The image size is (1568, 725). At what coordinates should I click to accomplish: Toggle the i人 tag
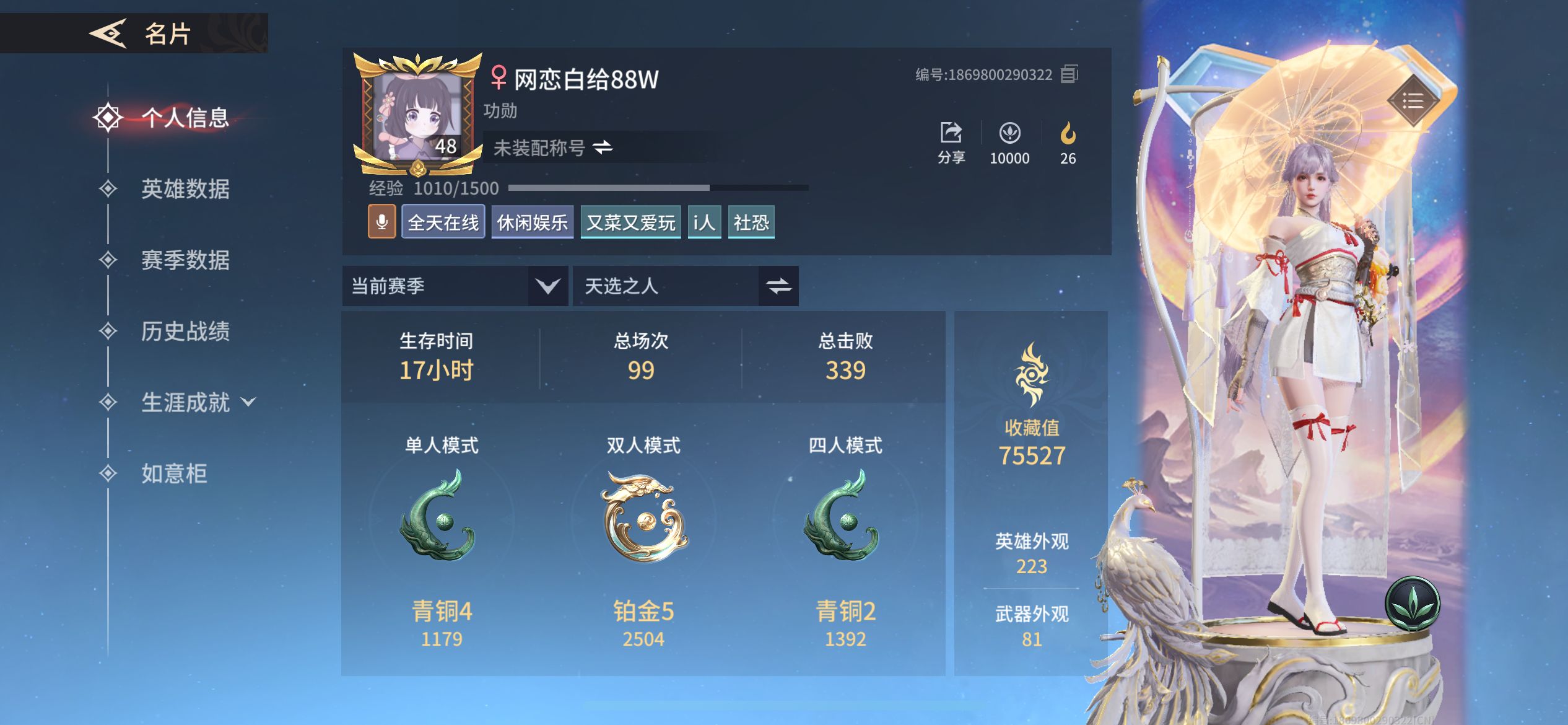tap(703, 221)
